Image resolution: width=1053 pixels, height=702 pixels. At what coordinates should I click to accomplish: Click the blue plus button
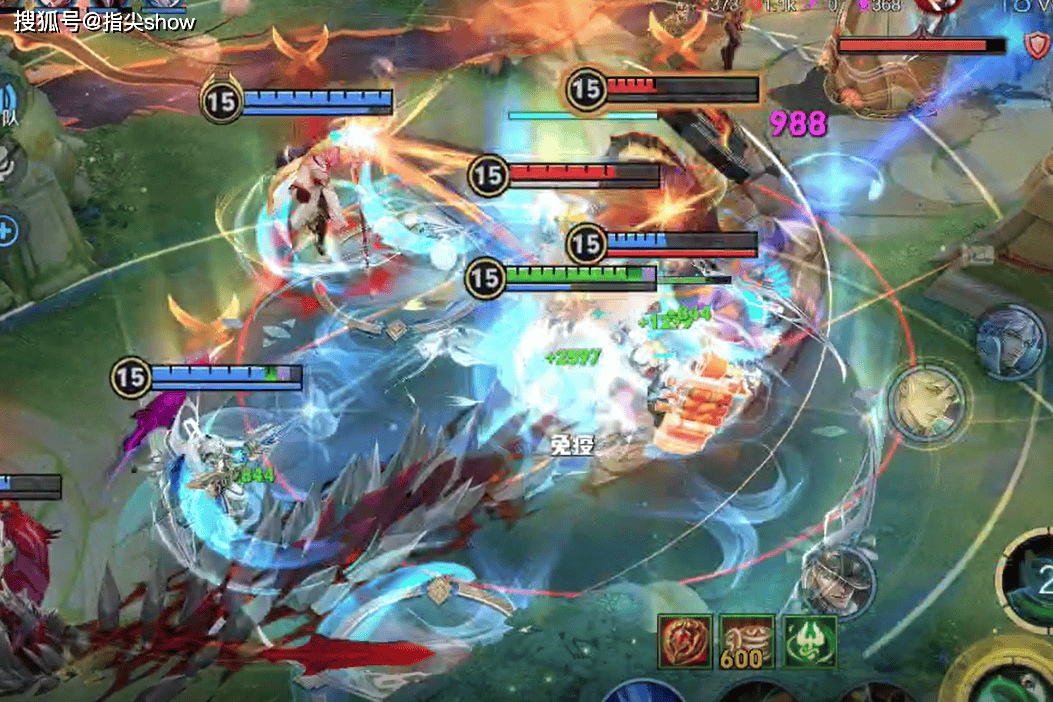7,231
